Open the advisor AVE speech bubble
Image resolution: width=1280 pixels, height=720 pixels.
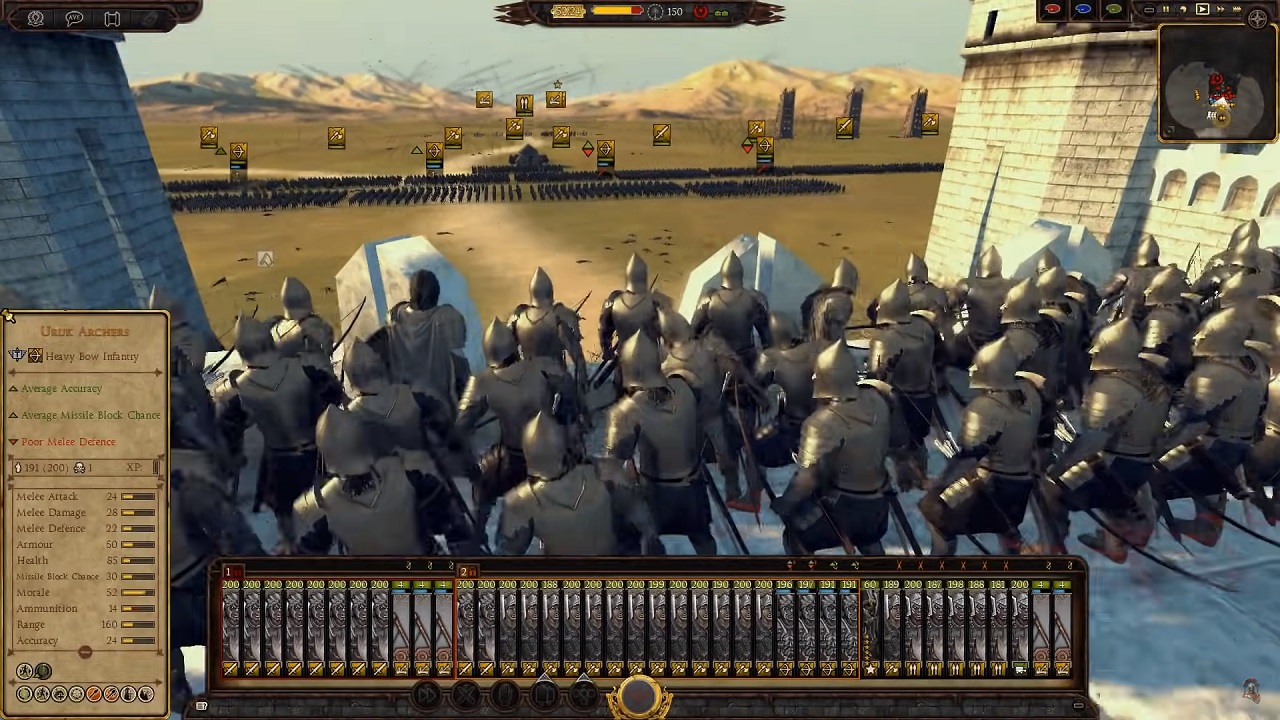(x=75, y=17)
